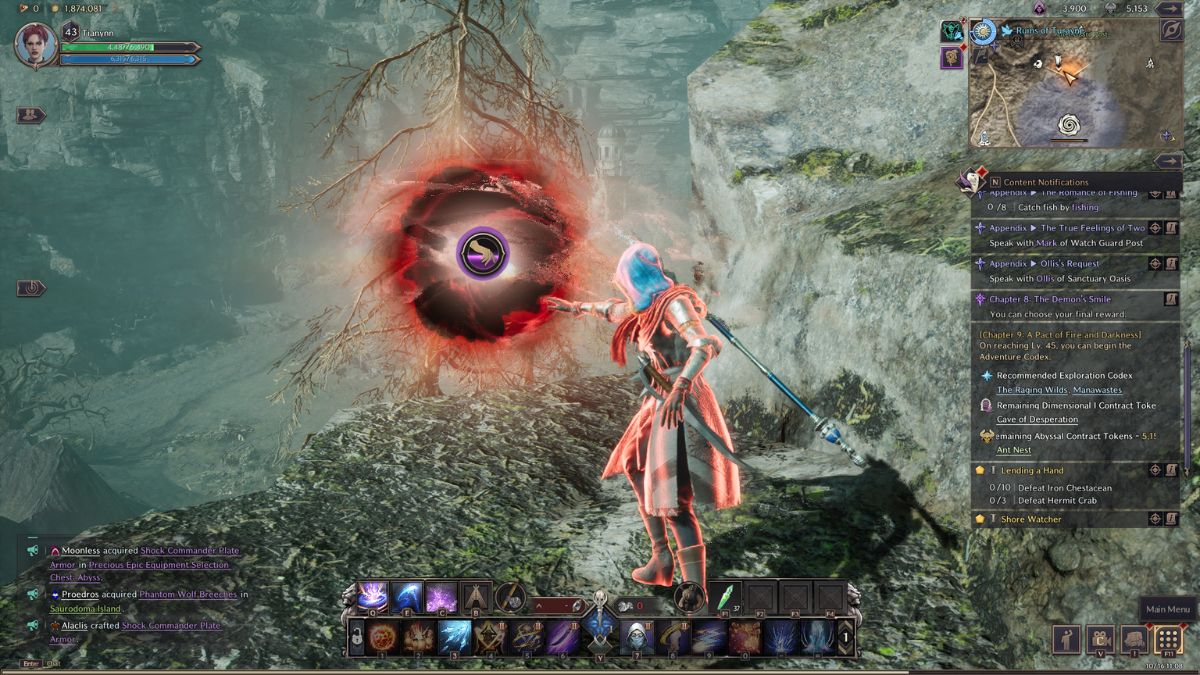Use the green crystal consumable slot
Screen dimensions: 1200x675
click(724, 597)
